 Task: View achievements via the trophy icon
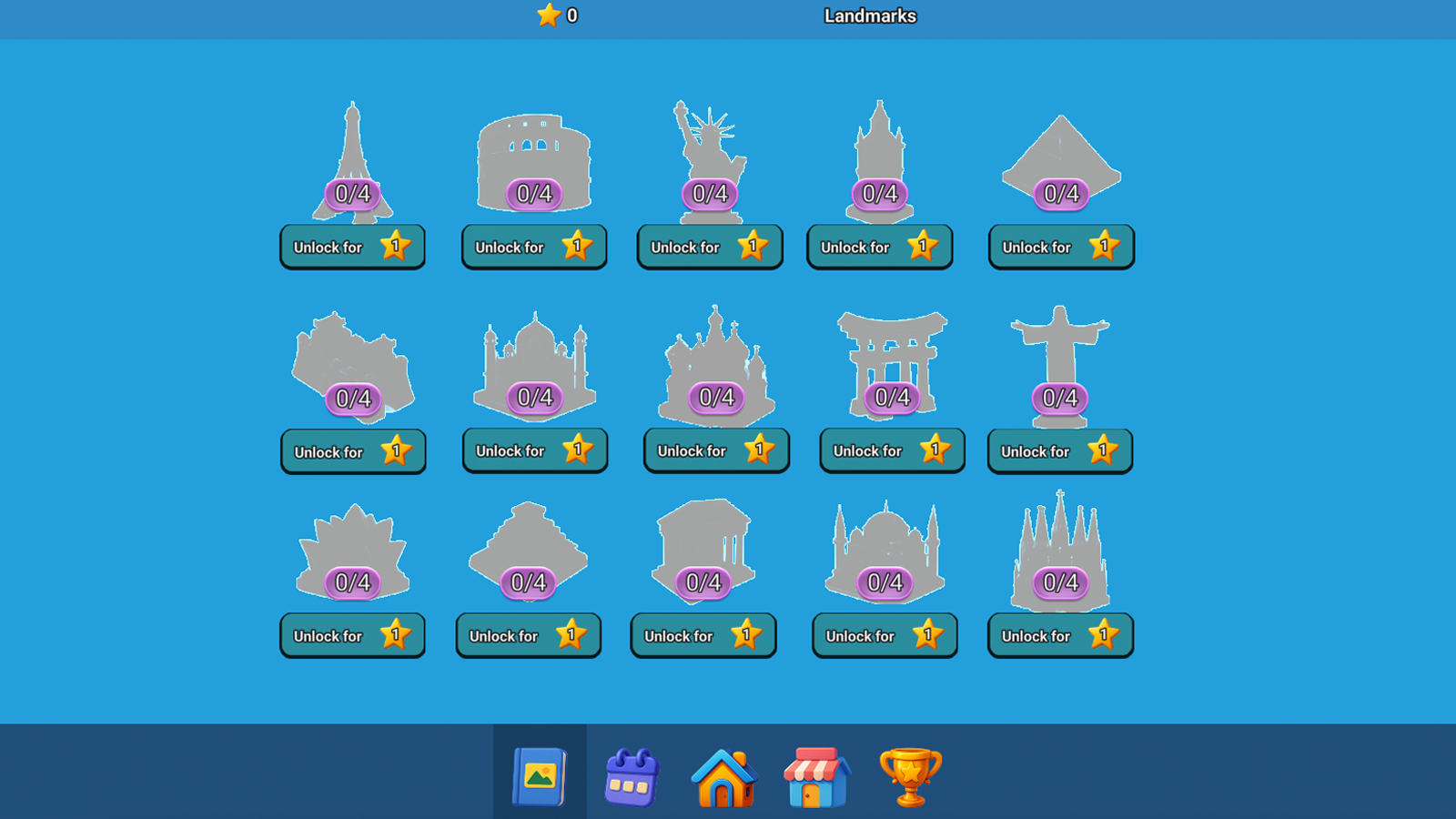click(x=909, y=775)
